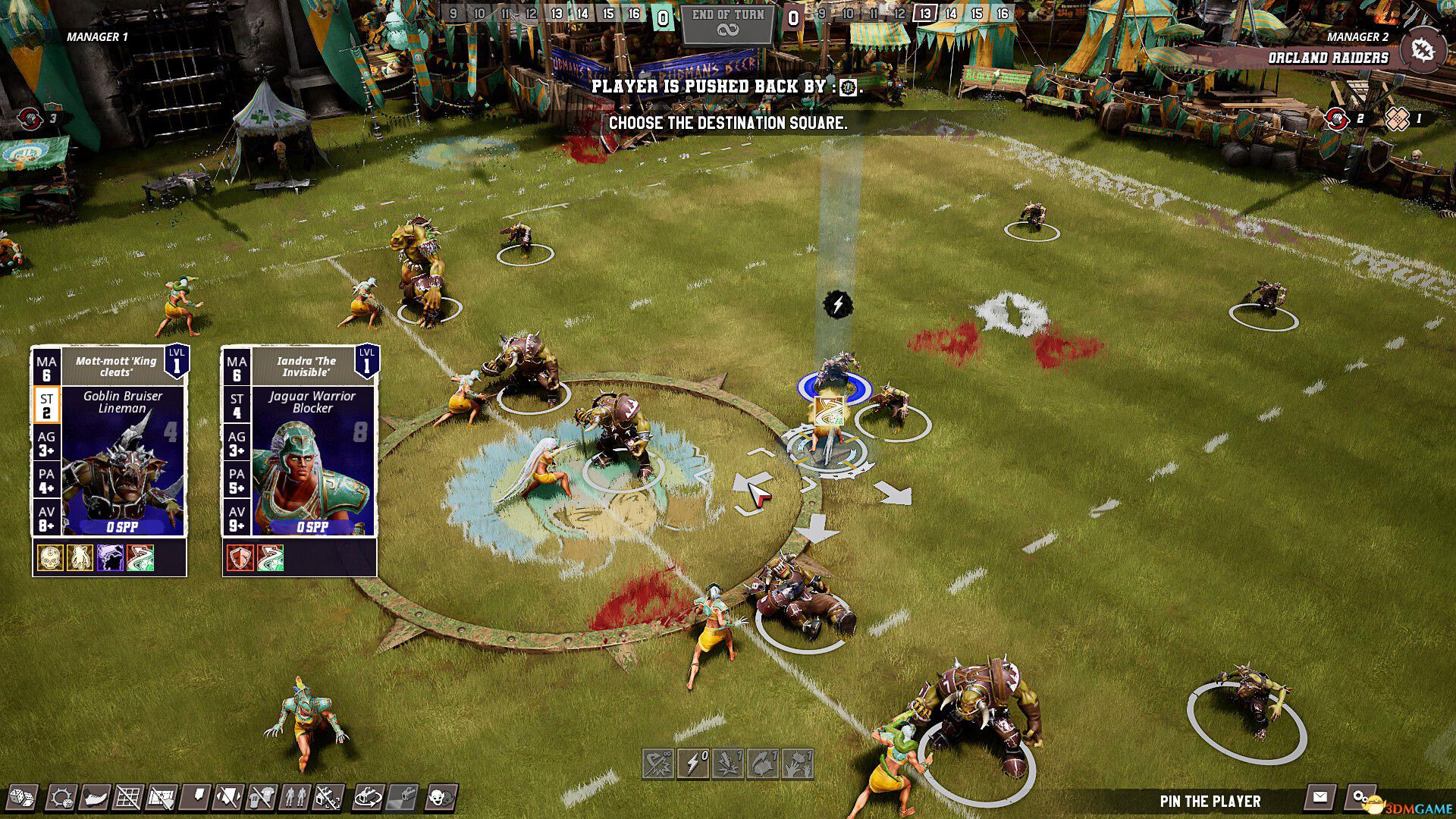Click the dice log icon in bottom toolbar
The image size is (1456, 819).
click(22, 798)
